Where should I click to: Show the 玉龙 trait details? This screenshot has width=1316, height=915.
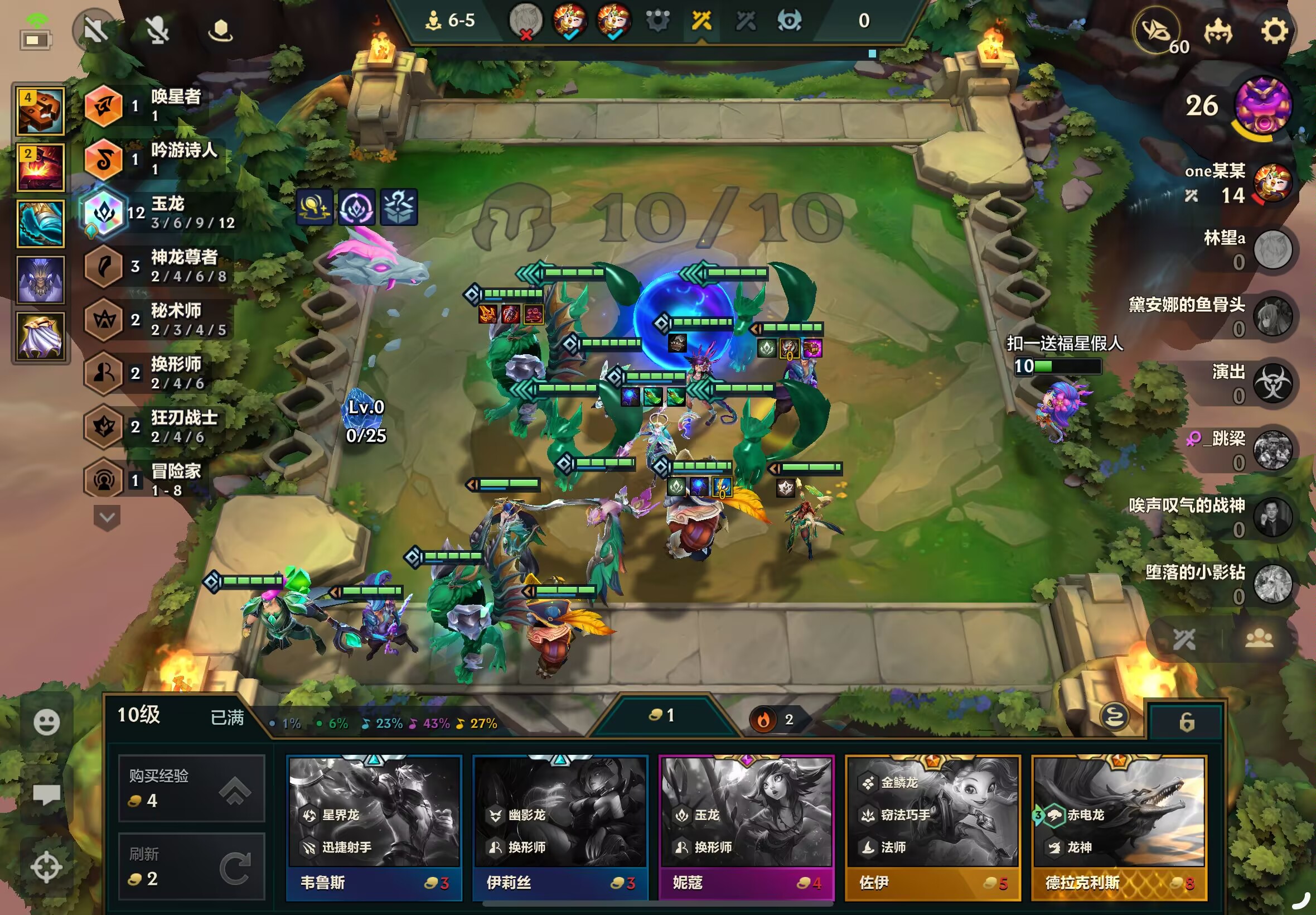pyautogui.click(x=104, y=213)
